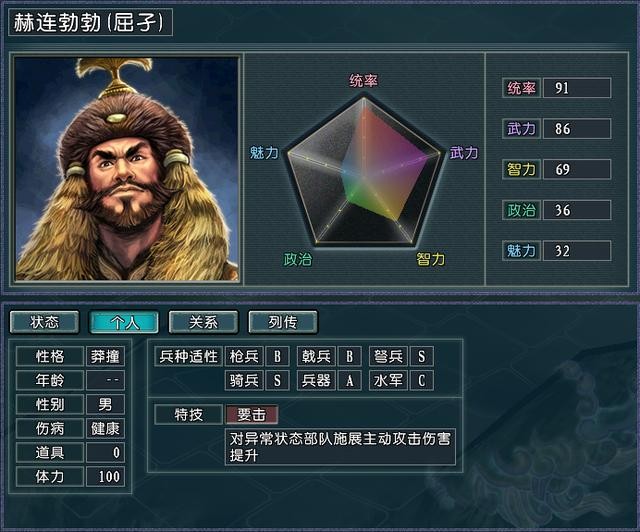Show the 列传 biography tab
Image resolution: width=640 pixels, height=532 pixels.
click(283, 322)
